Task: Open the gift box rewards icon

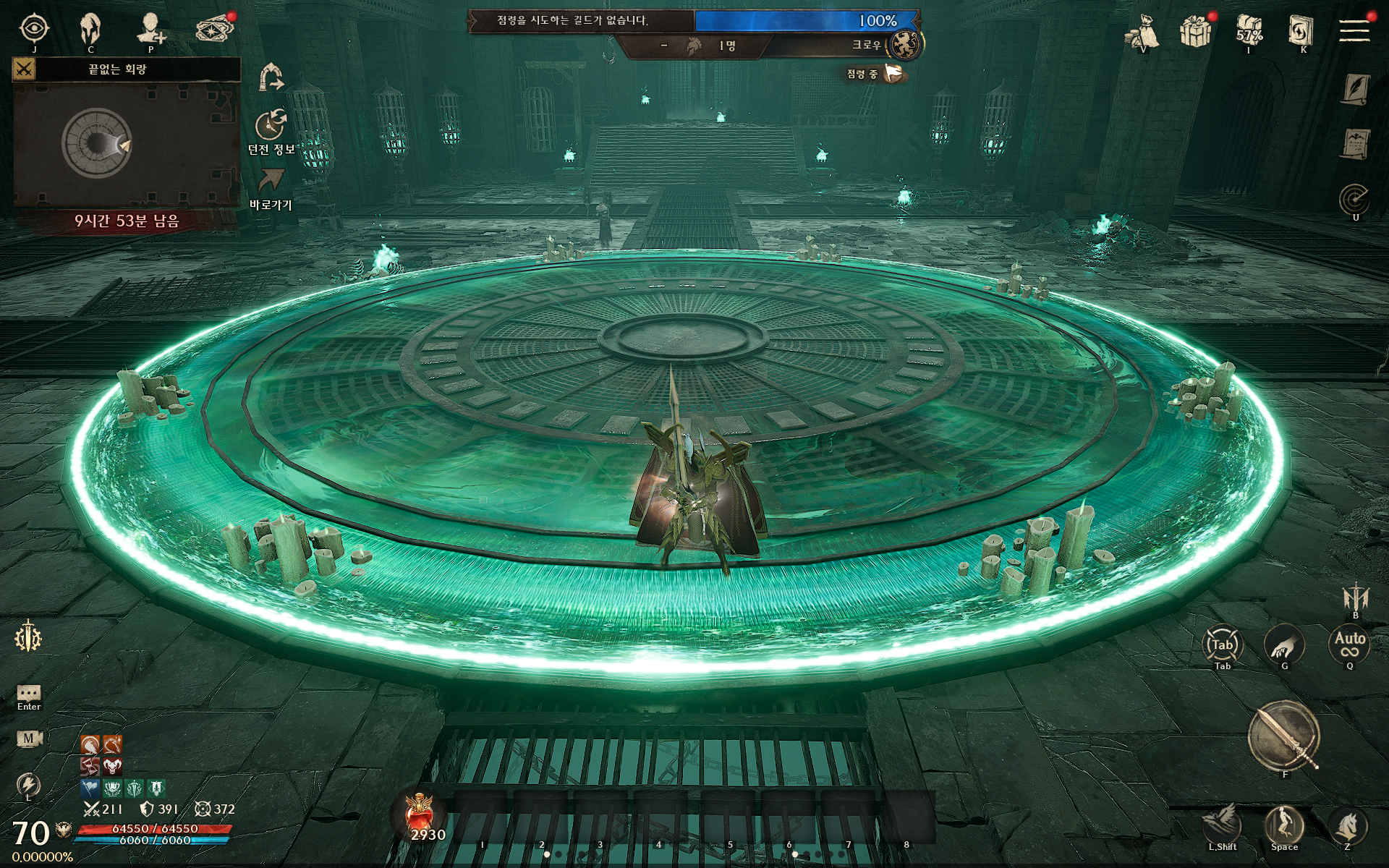Action: click(1195, 31)
